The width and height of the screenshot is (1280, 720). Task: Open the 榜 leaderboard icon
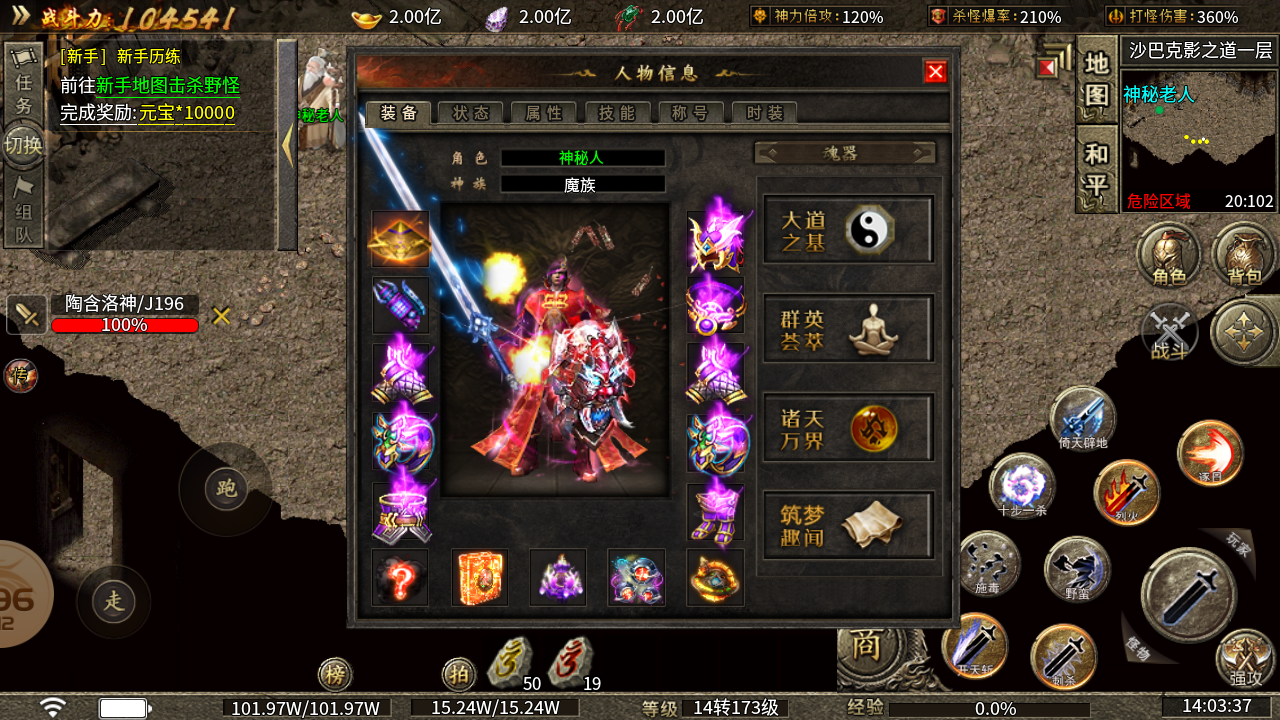coord(335,675)
